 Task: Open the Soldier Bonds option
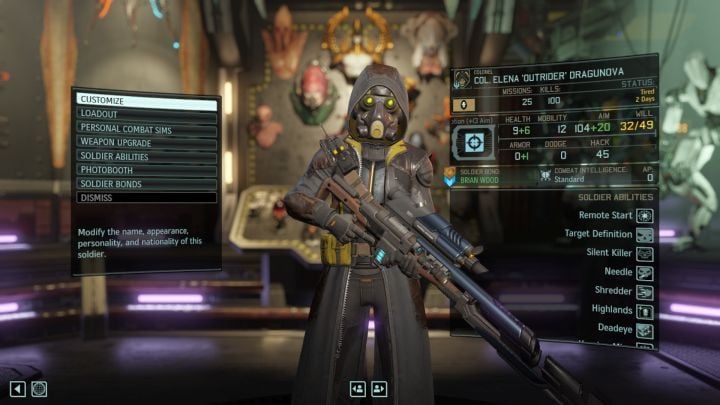[145, 184]
